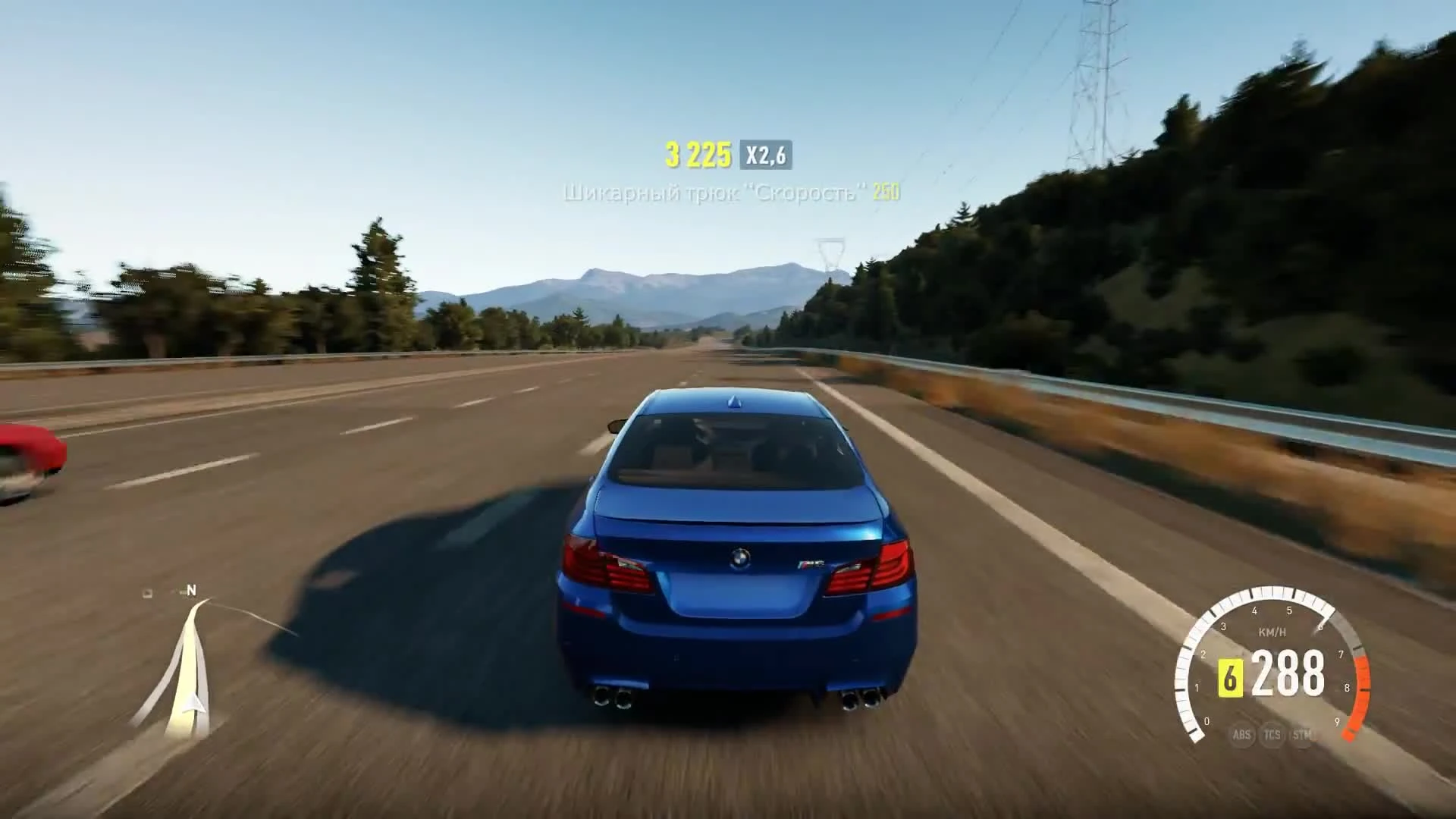
Task: Toggle the TCS traction control indicator
Action: pos(1272,735)
